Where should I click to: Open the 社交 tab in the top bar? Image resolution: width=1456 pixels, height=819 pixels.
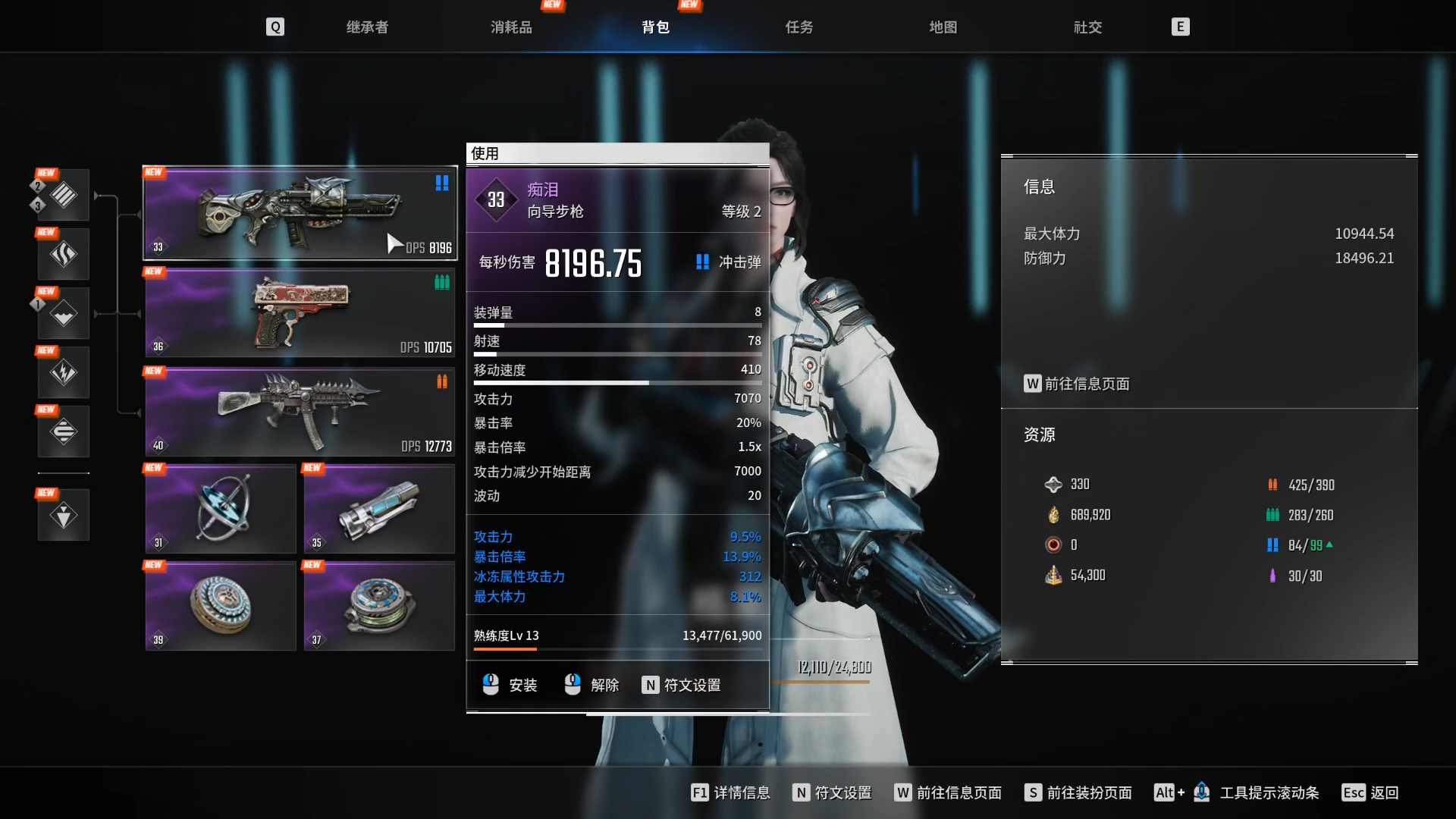coord(1087,27)
